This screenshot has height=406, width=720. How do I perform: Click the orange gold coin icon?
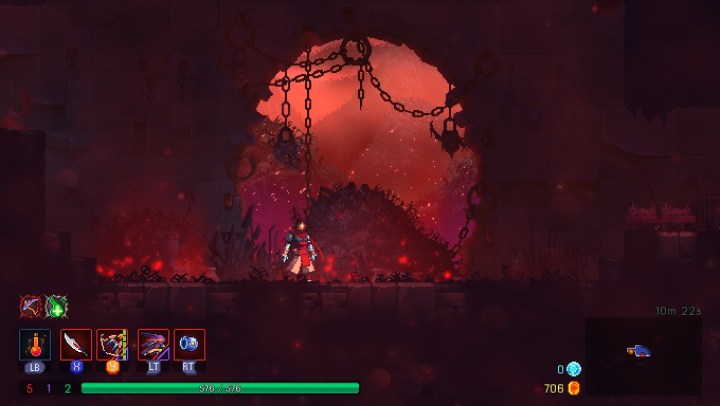tap(574, 388)
